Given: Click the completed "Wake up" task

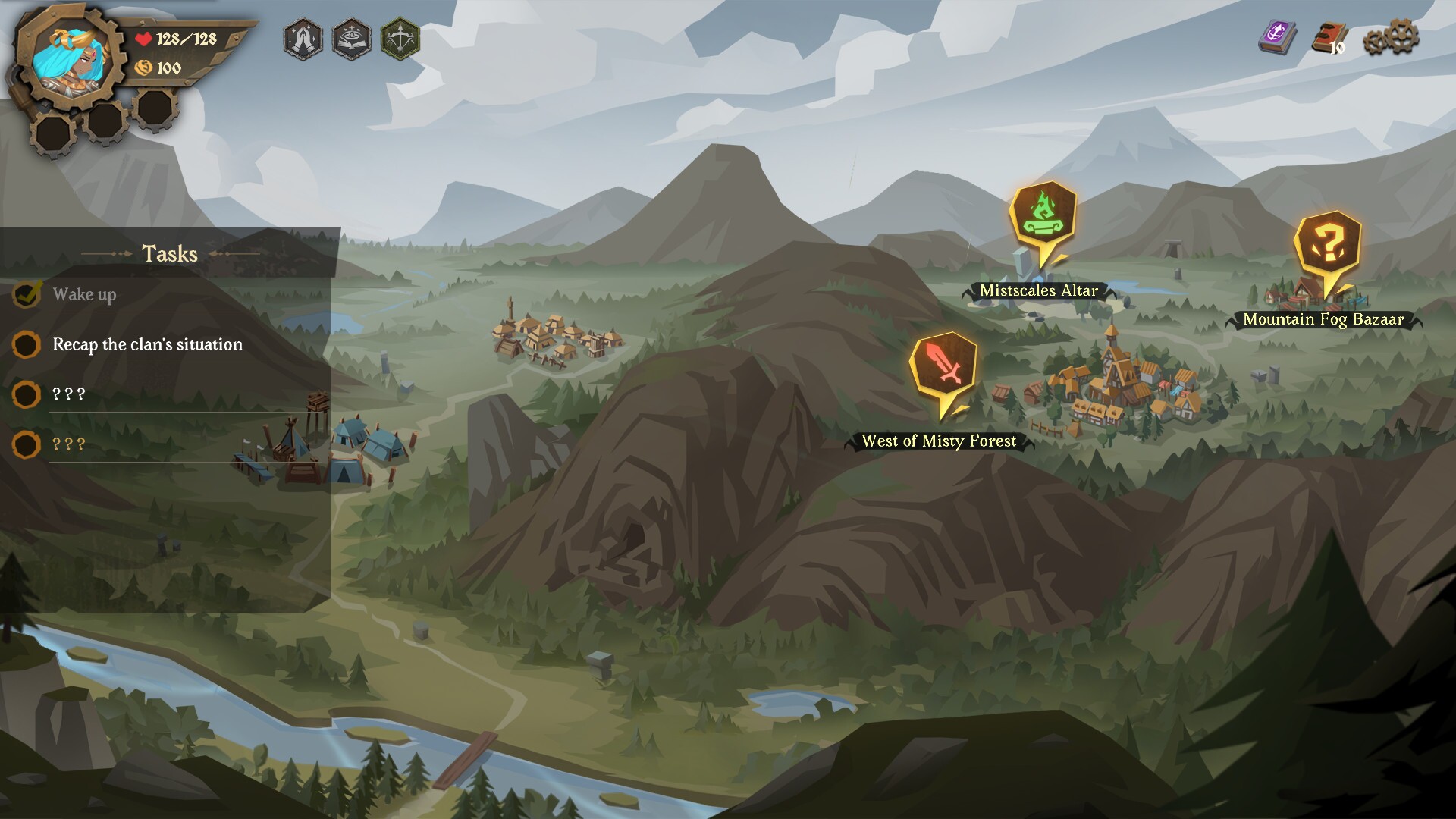Looking at the screenshot, I should point(84,294).
